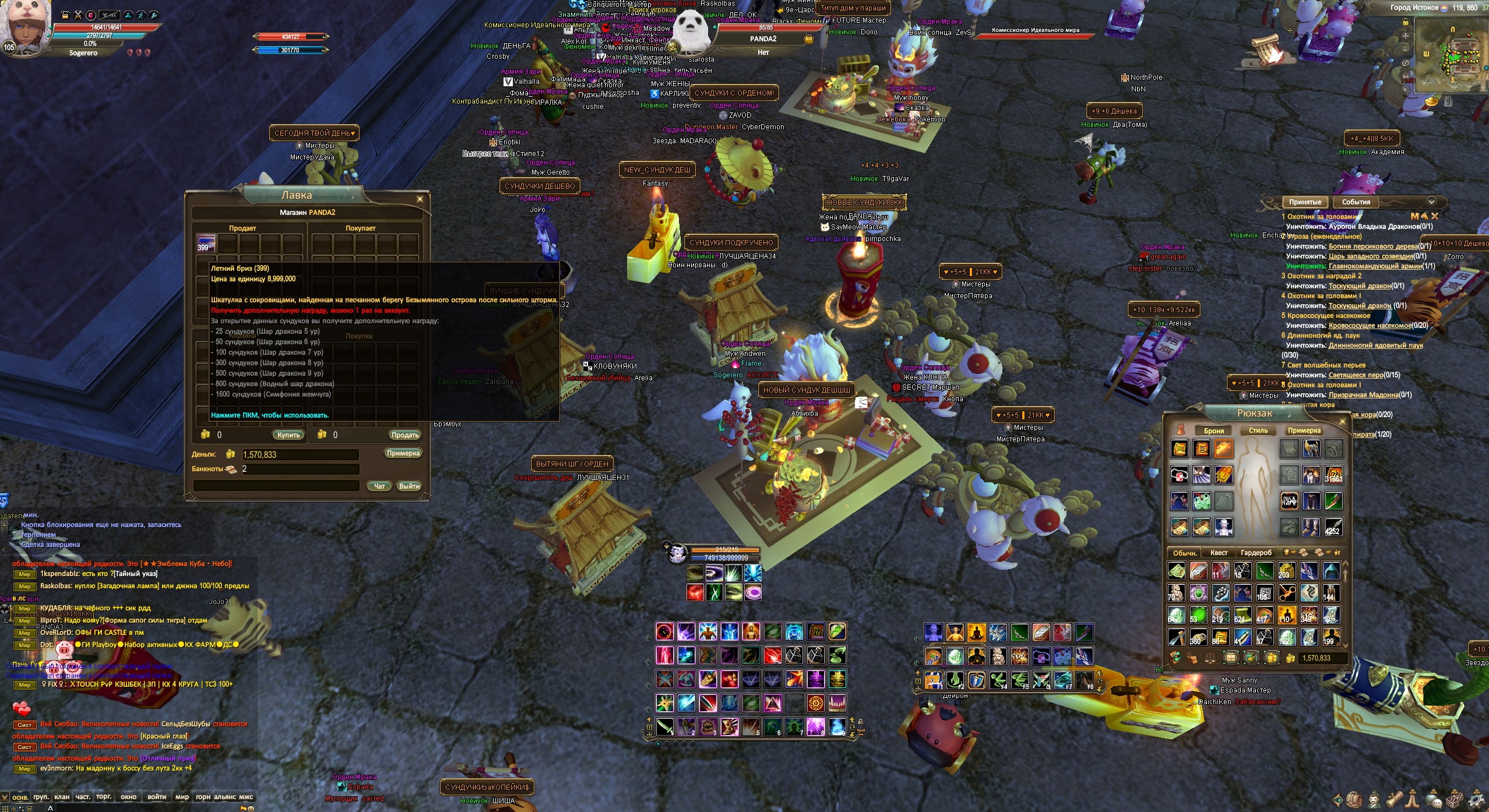Show the Принятые quests tab
1489x812 pixels.
point(1305,202)
